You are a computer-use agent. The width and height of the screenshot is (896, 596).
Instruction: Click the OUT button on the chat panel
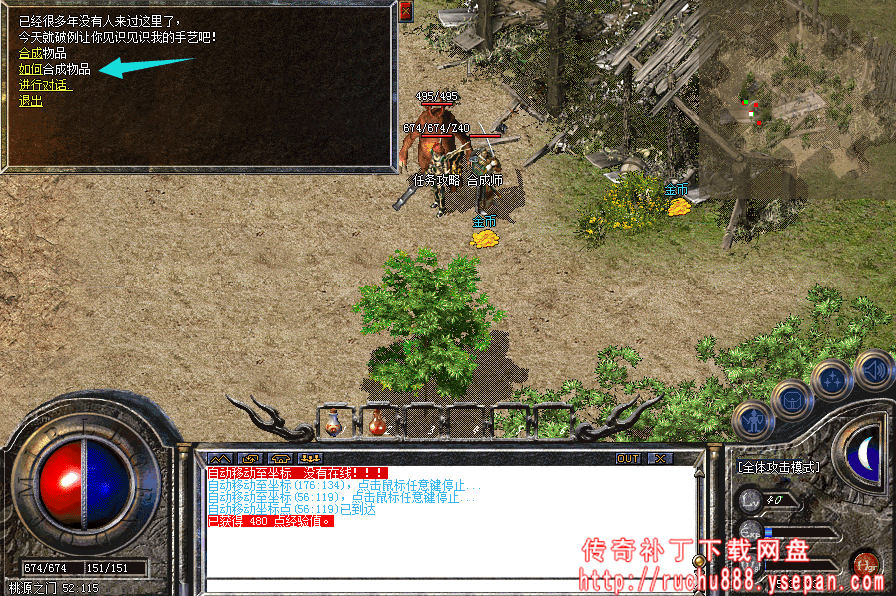point(628,458)
